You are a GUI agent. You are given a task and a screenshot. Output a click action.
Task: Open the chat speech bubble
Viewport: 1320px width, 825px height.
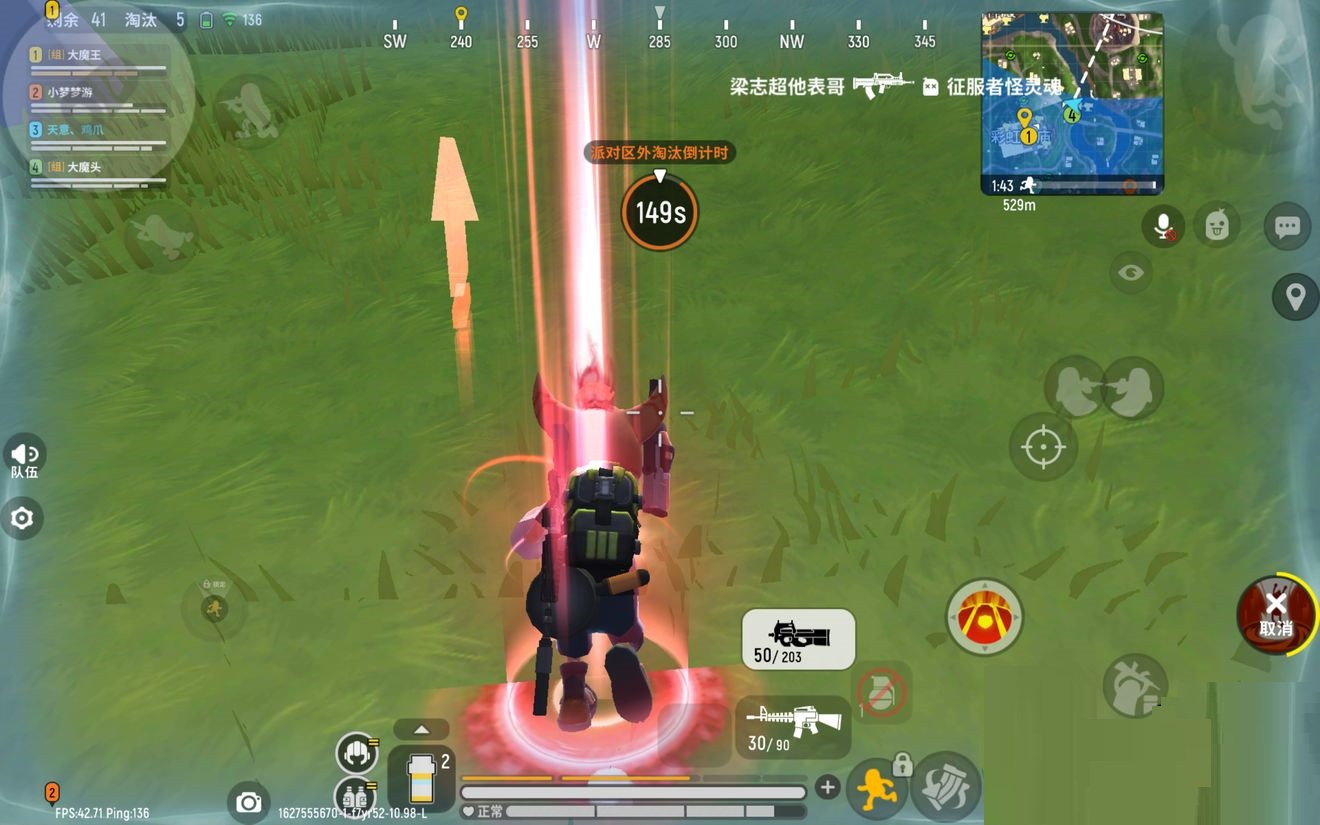[x=1287, y=227]
